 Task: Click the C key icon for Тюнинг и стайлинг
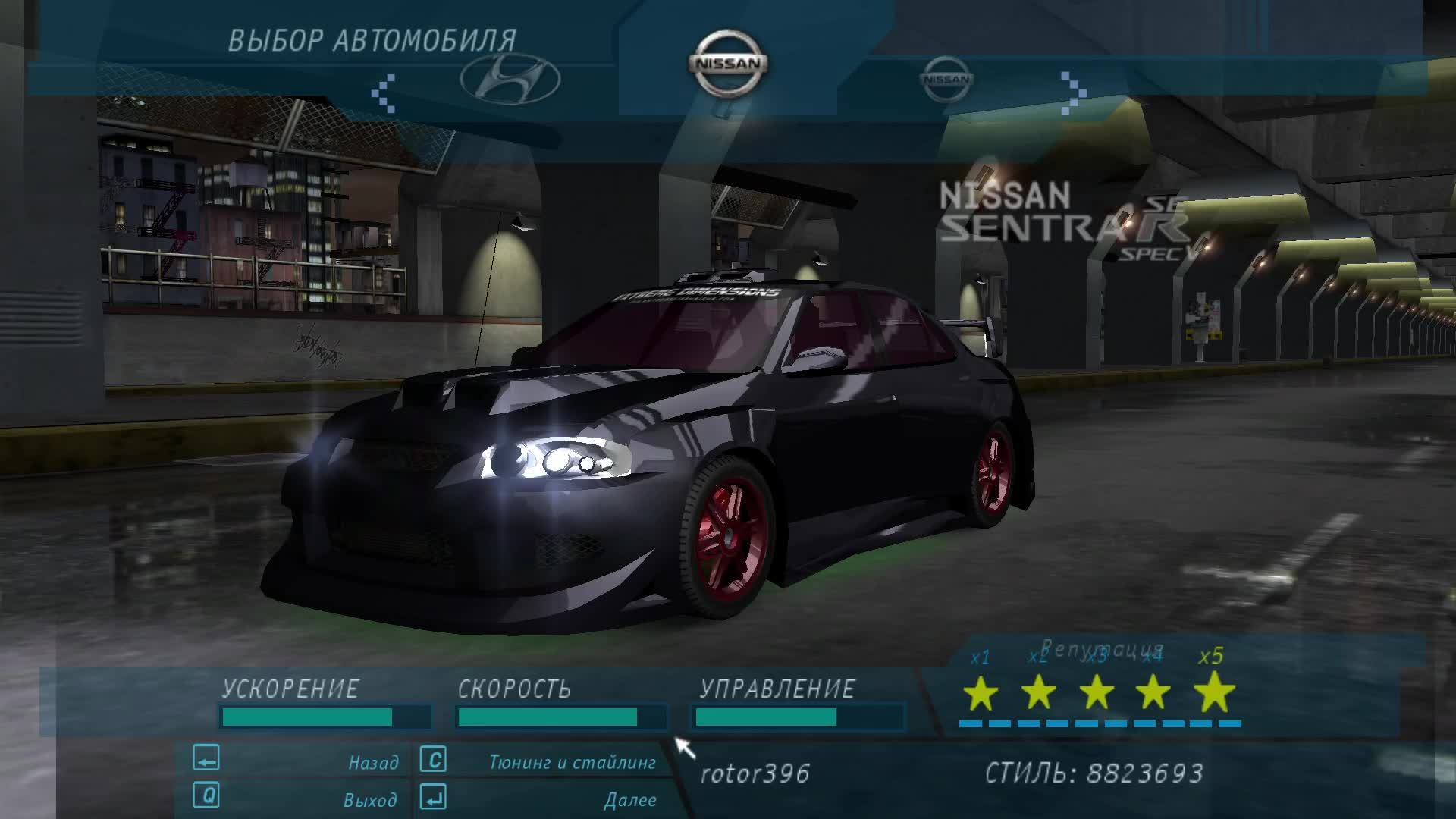[x=433, y=759]
